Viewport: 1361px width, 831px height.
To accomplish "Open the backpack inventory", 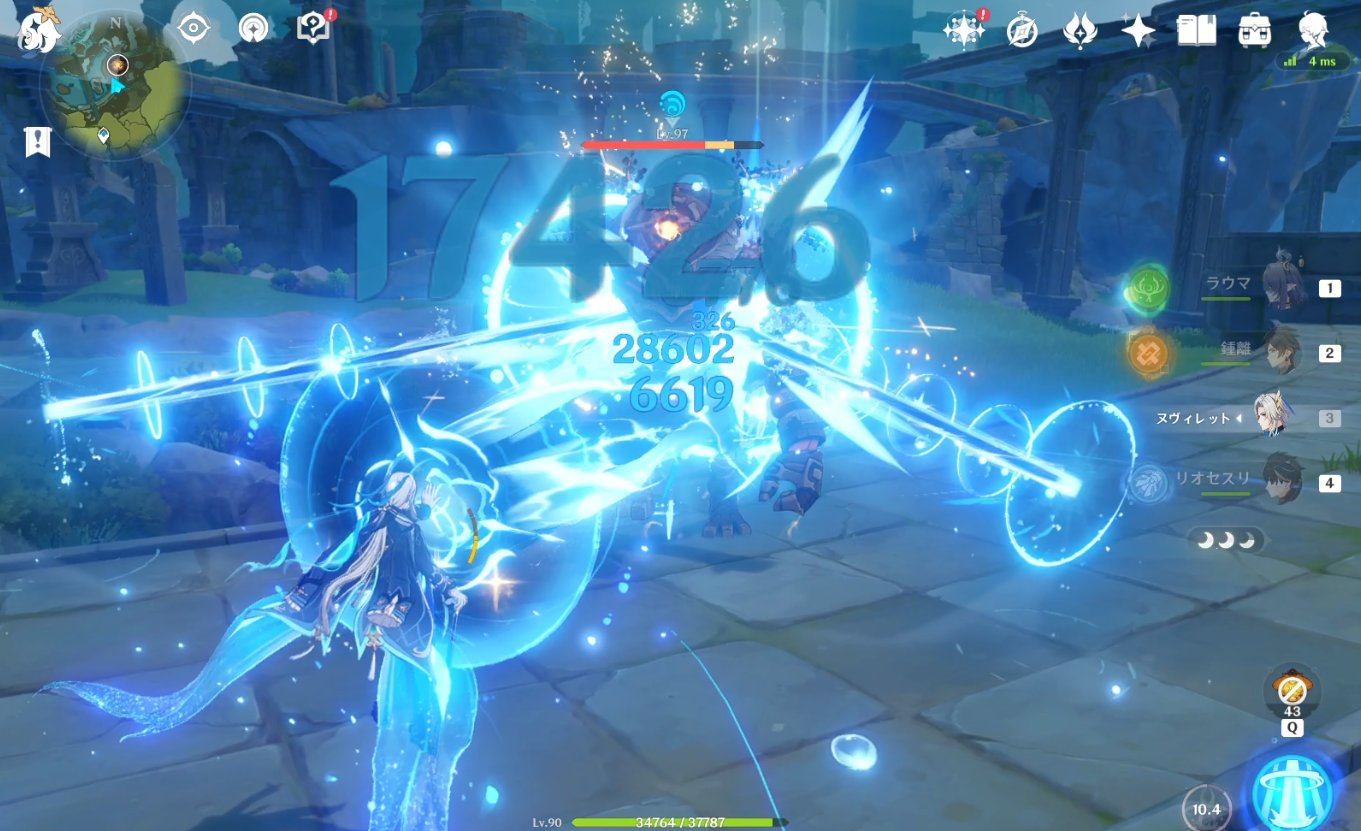I will tap(1254, 31).
